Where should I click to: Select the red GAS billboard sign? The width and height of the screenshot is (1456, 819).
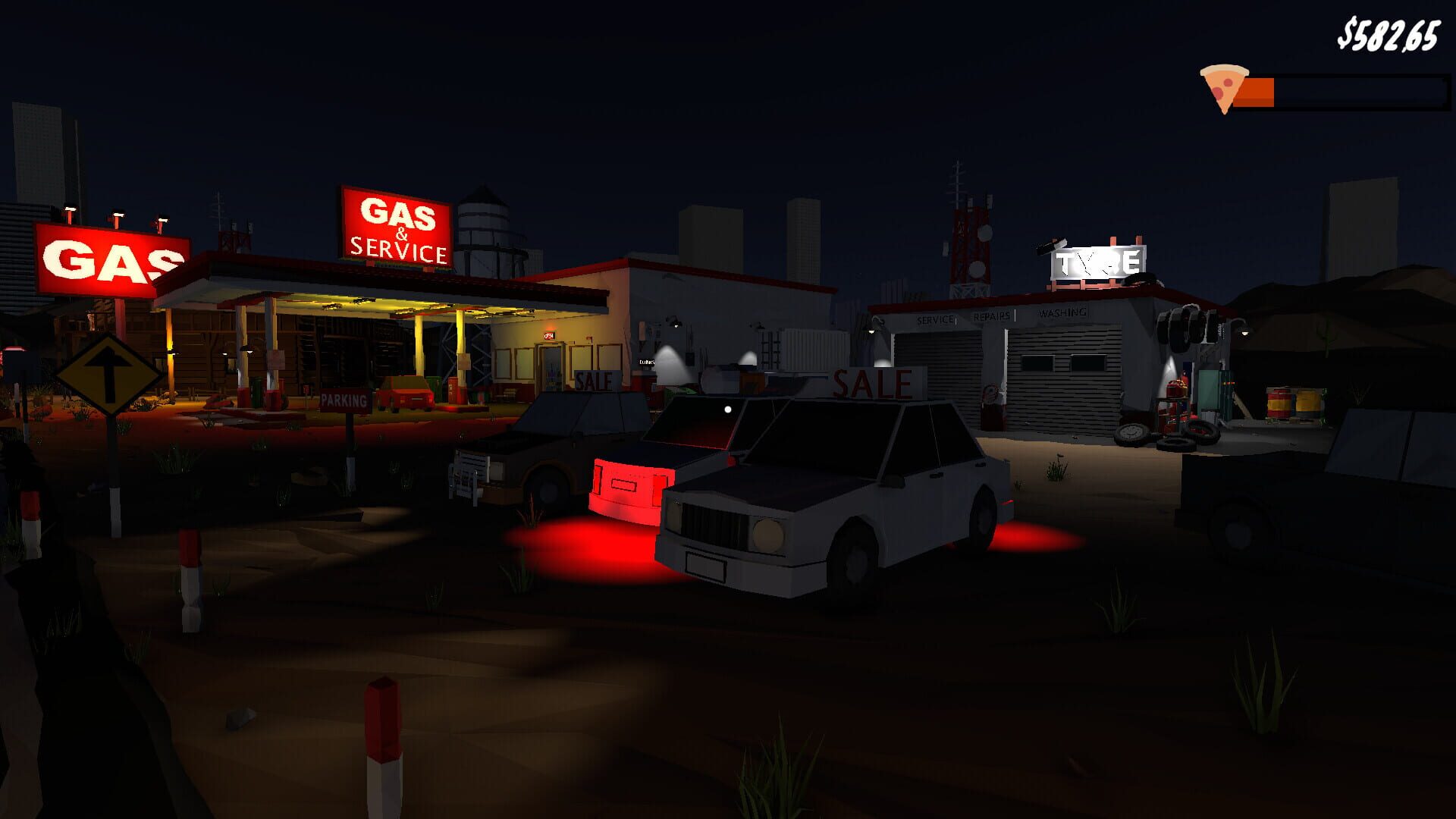[108, 258]
